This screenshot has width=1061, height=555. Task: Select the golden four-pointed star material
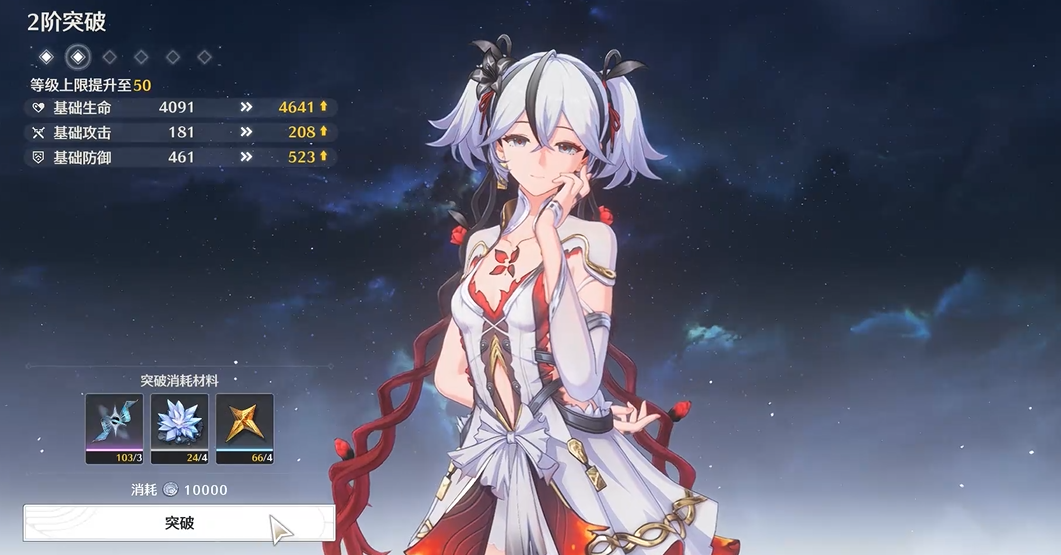[244, 428]
